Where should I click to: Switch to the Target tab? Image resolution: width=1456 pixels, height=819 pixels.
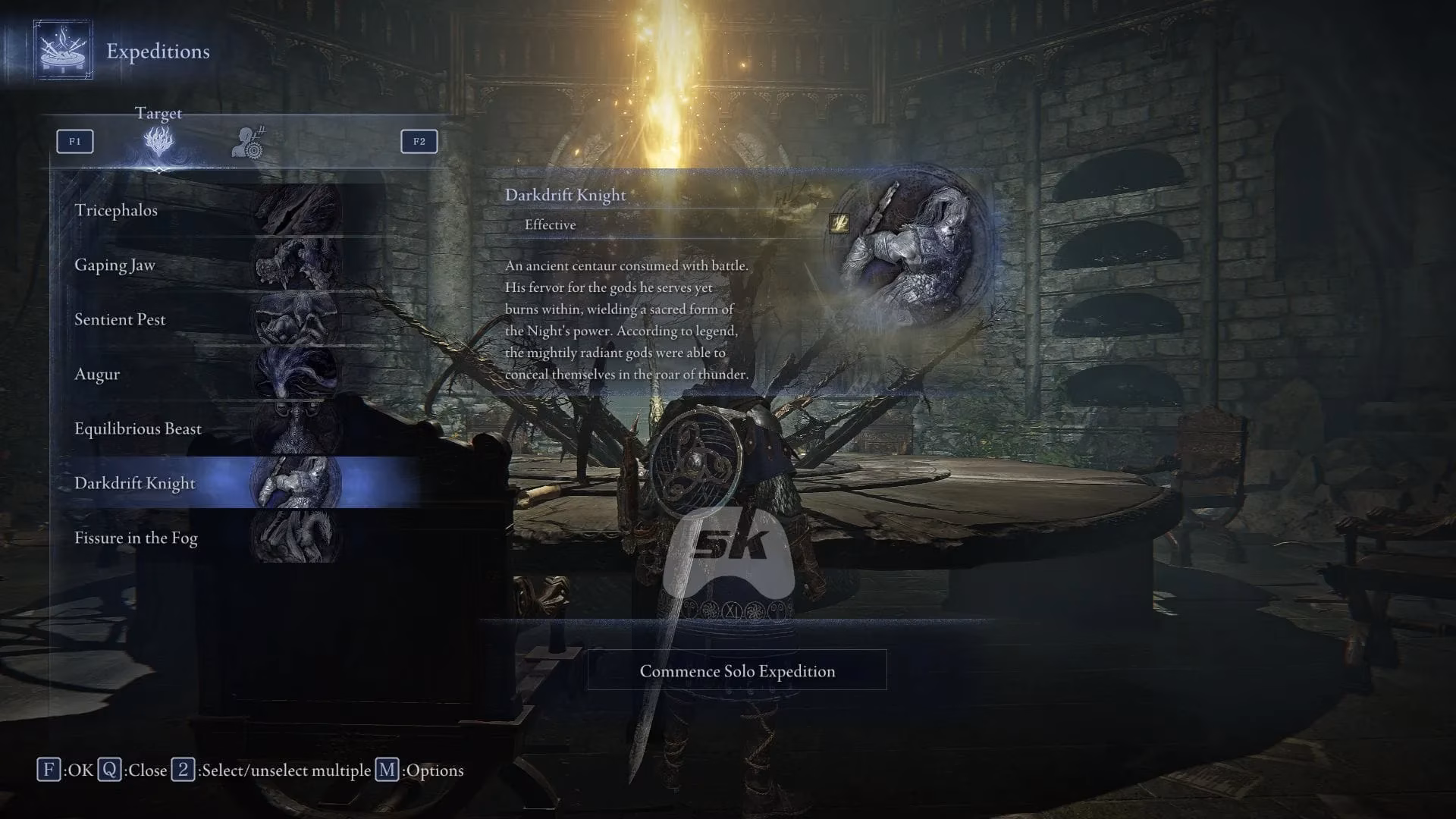[158, 141]
